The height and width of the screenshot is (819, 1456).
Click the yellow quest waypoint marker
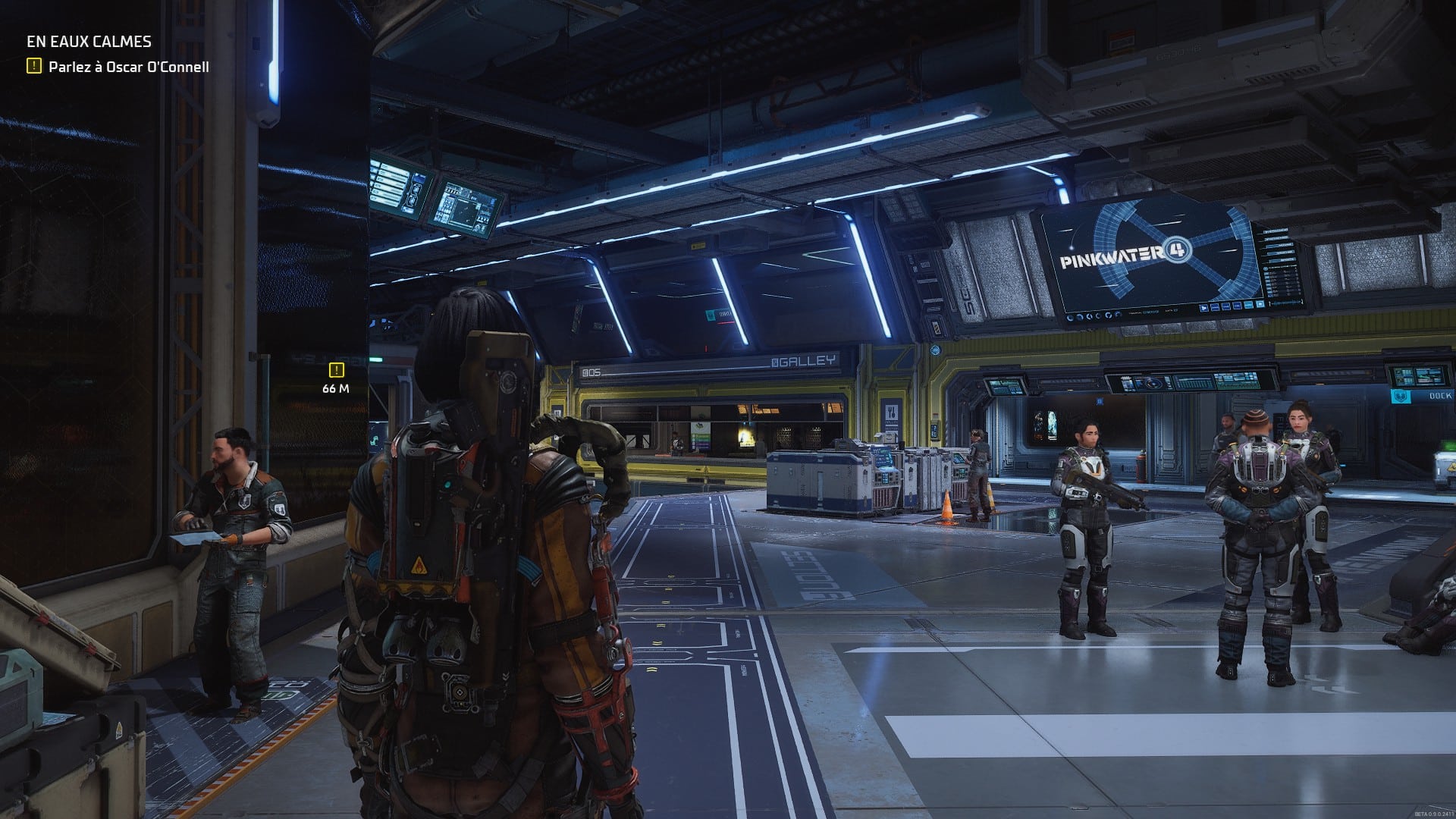[x=336, y=370]
